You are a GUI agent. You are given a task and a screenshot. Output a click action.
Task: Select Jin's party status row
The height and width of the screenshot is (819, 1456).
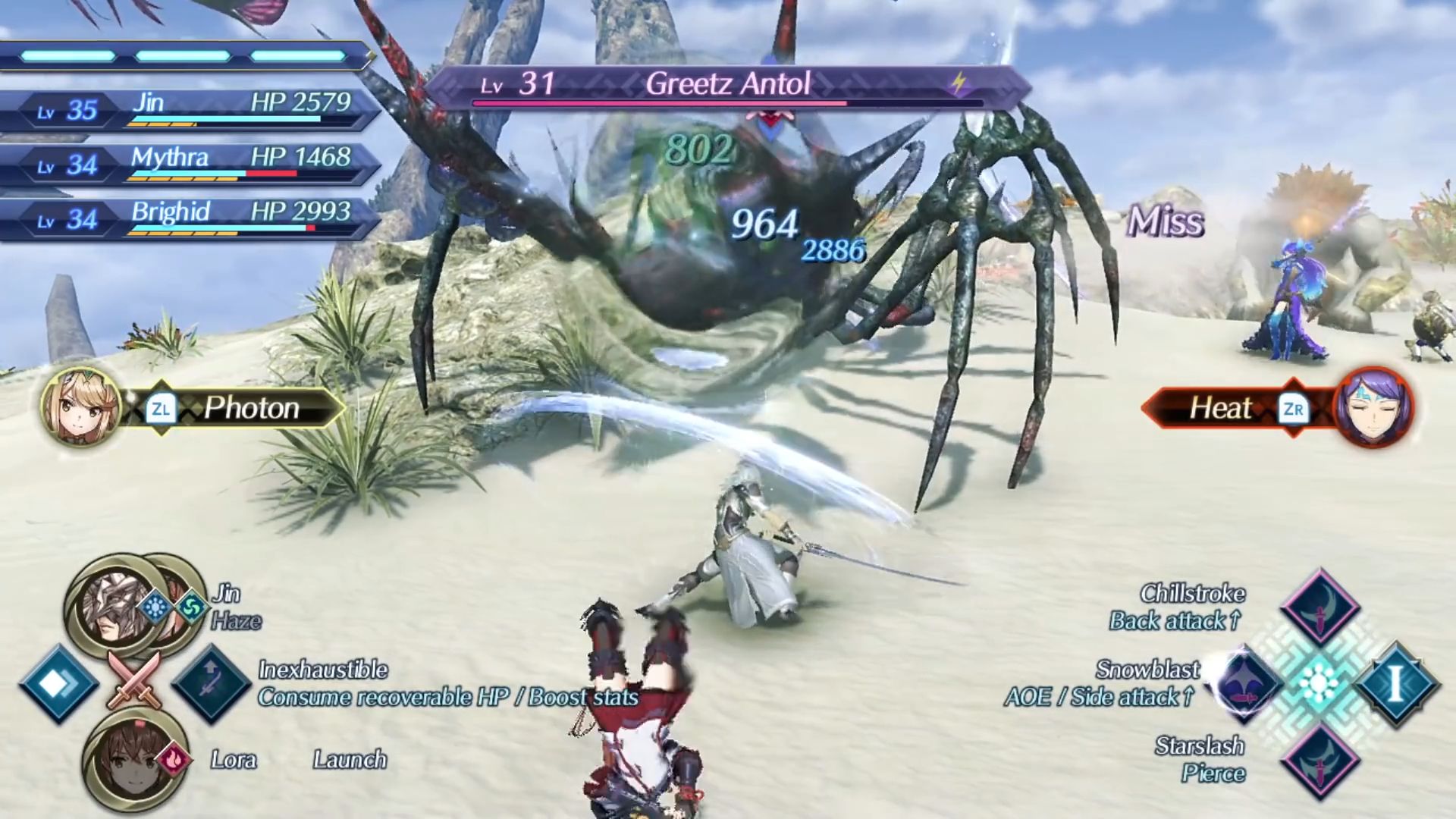pyautogui.click(x=190, y=109)
